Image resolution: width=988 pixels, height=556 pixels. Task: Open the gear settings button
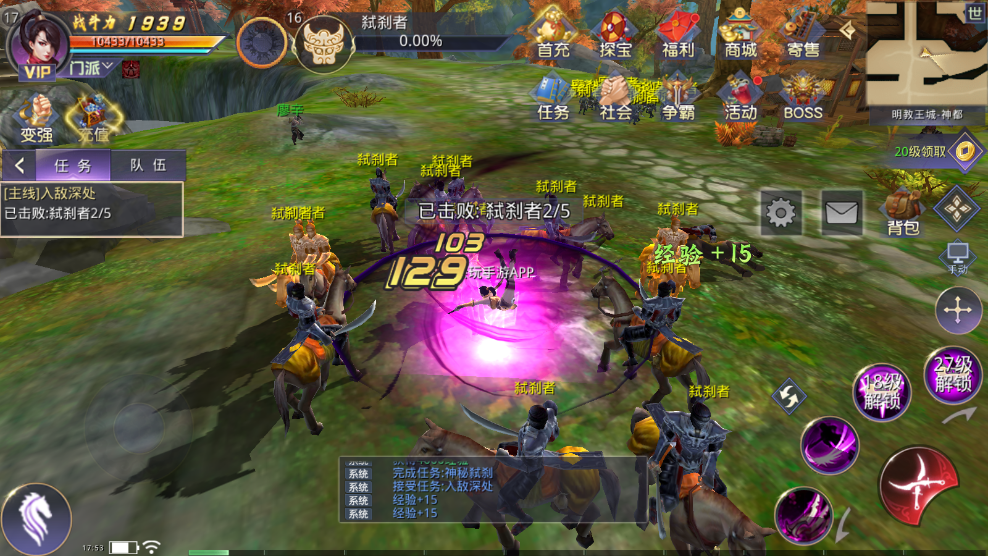[781, 212]
